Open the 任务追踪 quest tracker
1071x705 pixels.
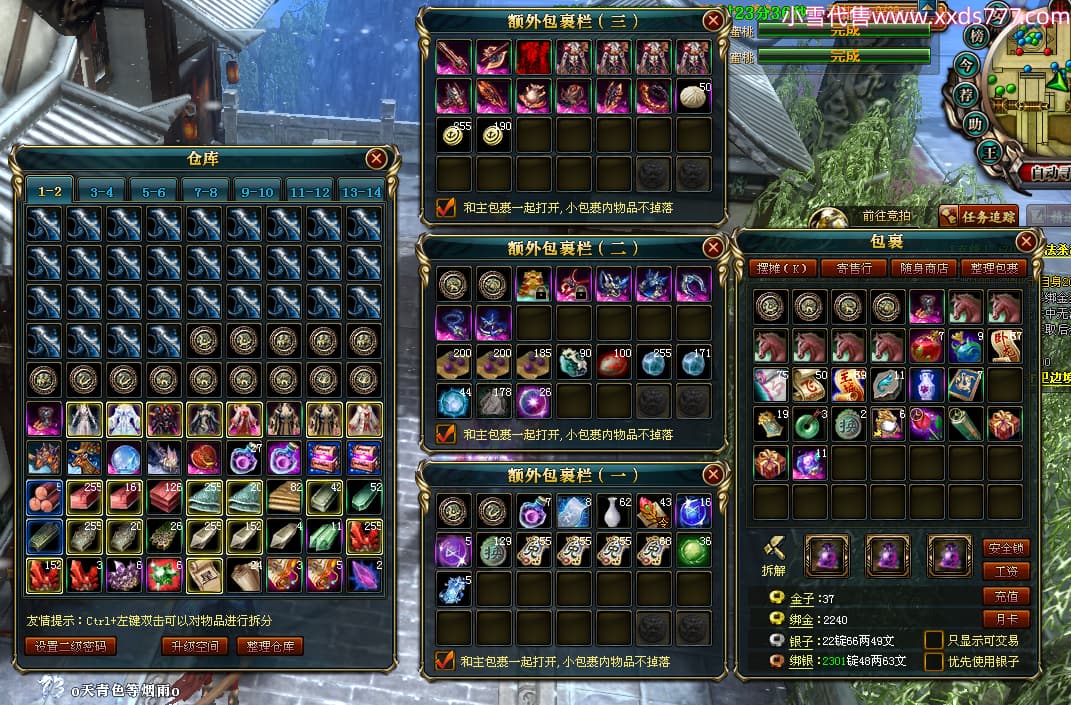978,215
